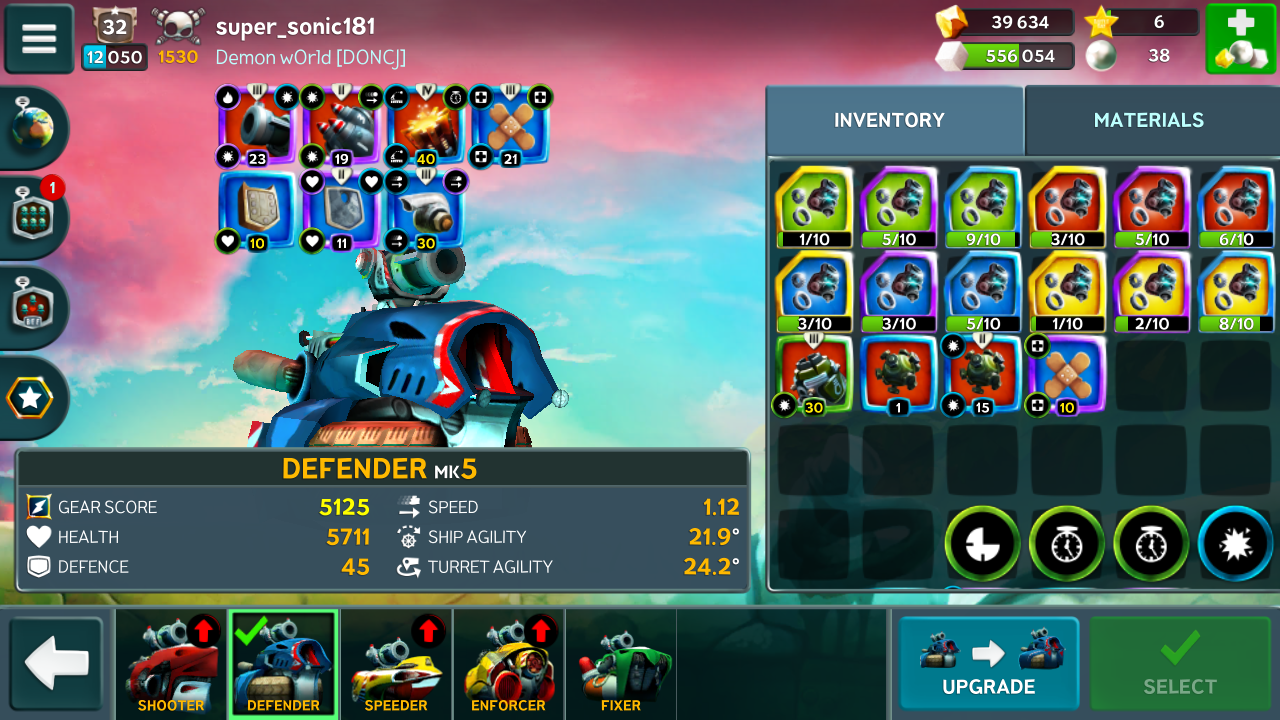The width and height of the screenshot is (1280, 720).
Task: Select the equipped bandage item level 21
Action: click(x=510, y=127)
